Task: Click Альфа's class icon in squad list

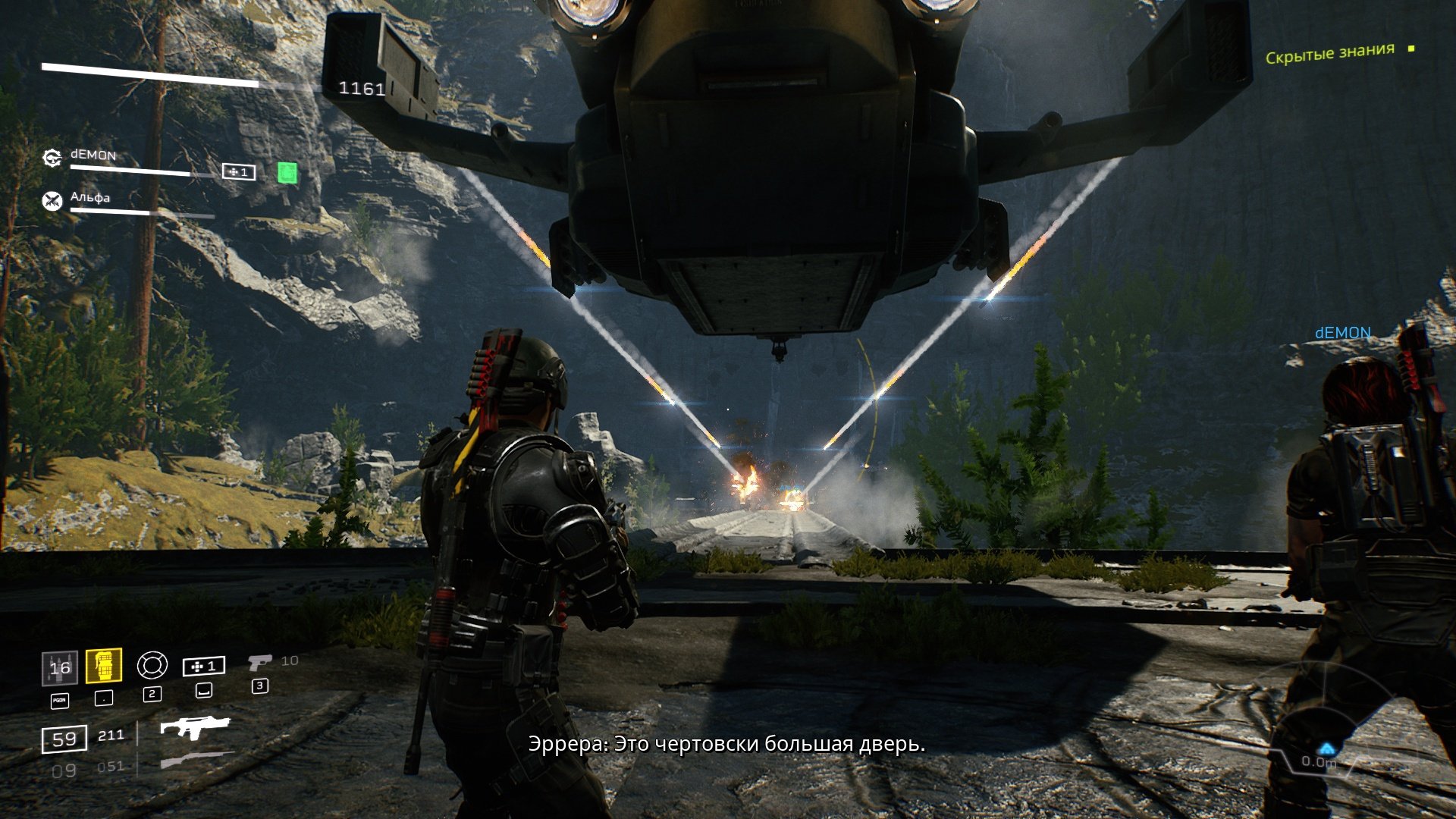Action: tap(52, 201)
